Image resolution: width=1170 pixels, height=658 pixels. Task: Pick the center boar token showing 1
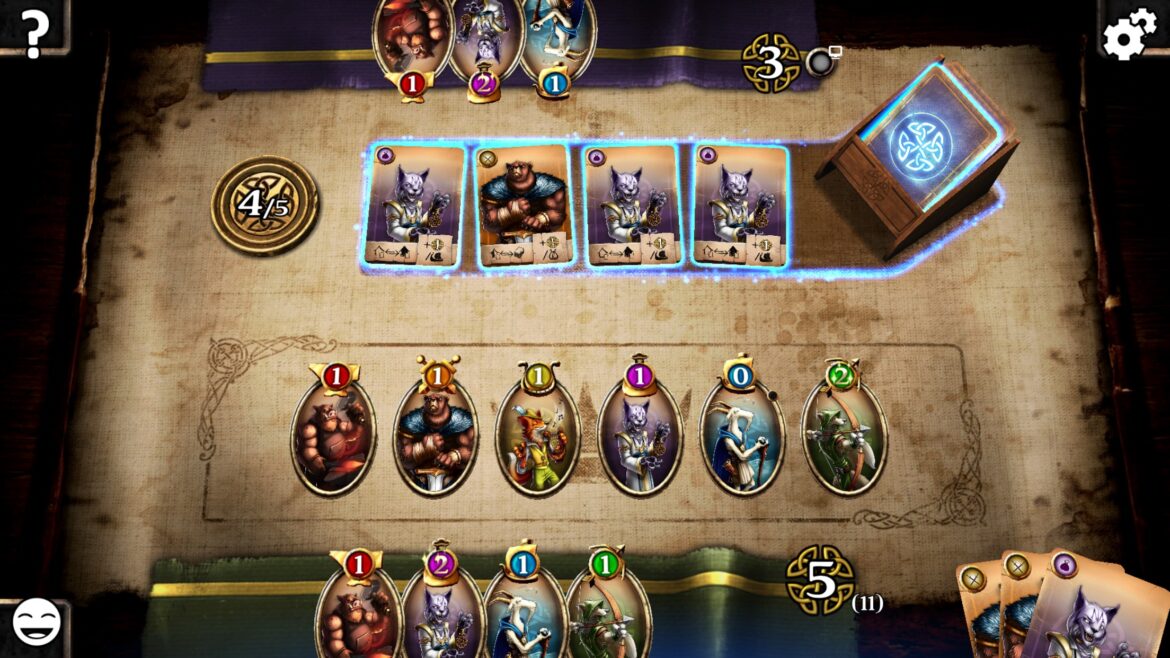point(333,437)
